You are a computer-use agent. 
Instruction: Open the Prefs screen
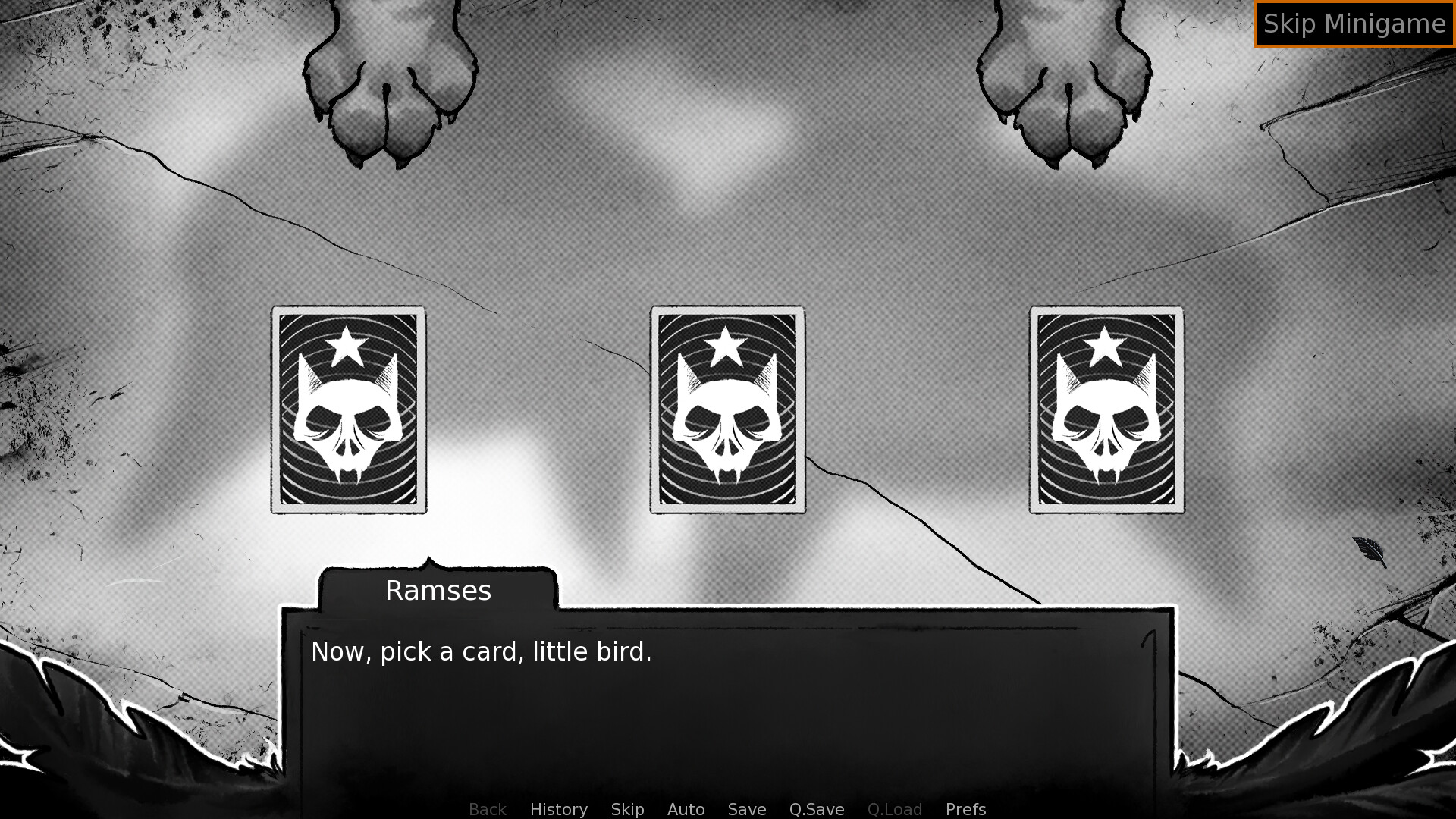(965, 809)
